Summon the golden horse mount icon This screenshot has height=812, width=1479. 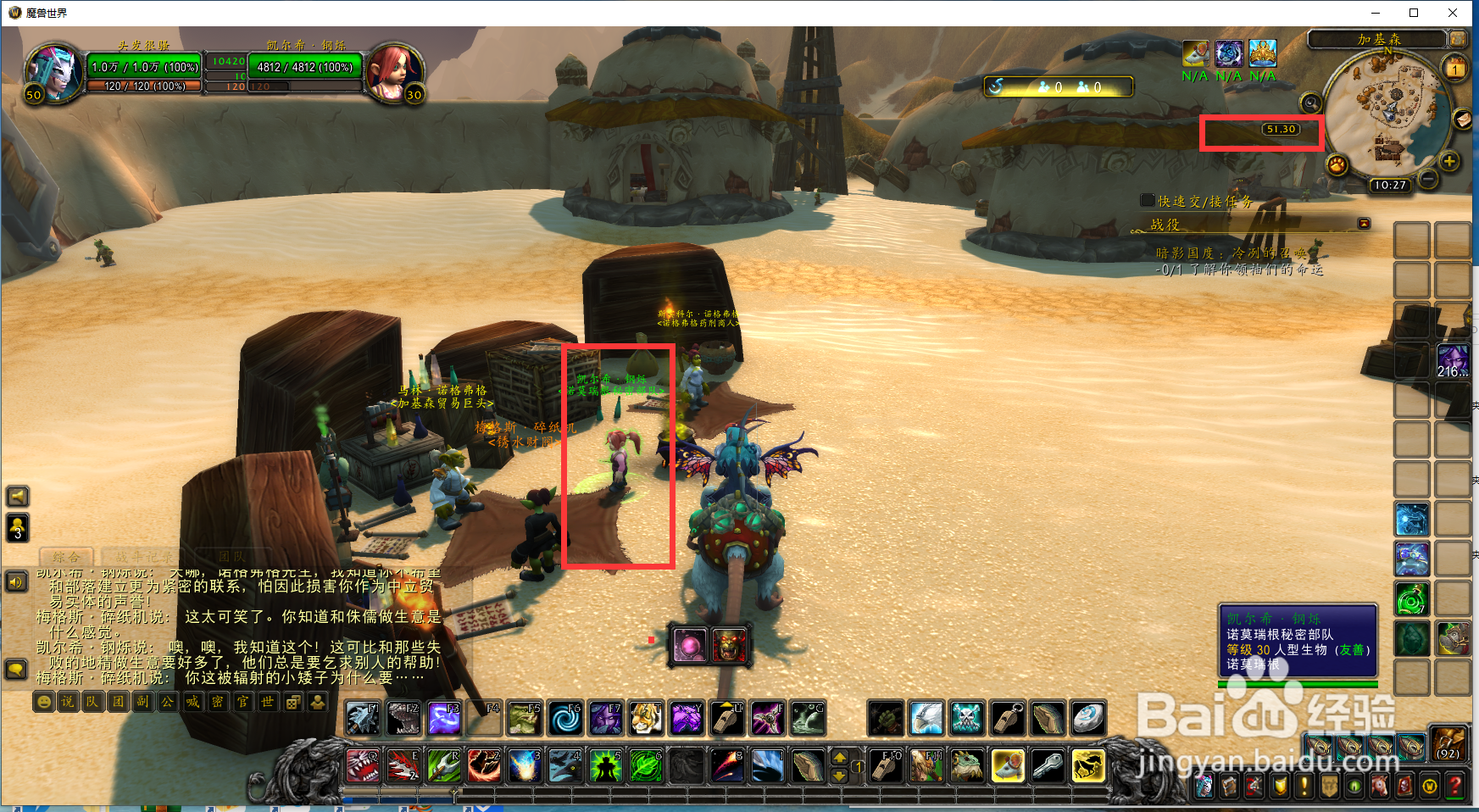pos(1087,766)
